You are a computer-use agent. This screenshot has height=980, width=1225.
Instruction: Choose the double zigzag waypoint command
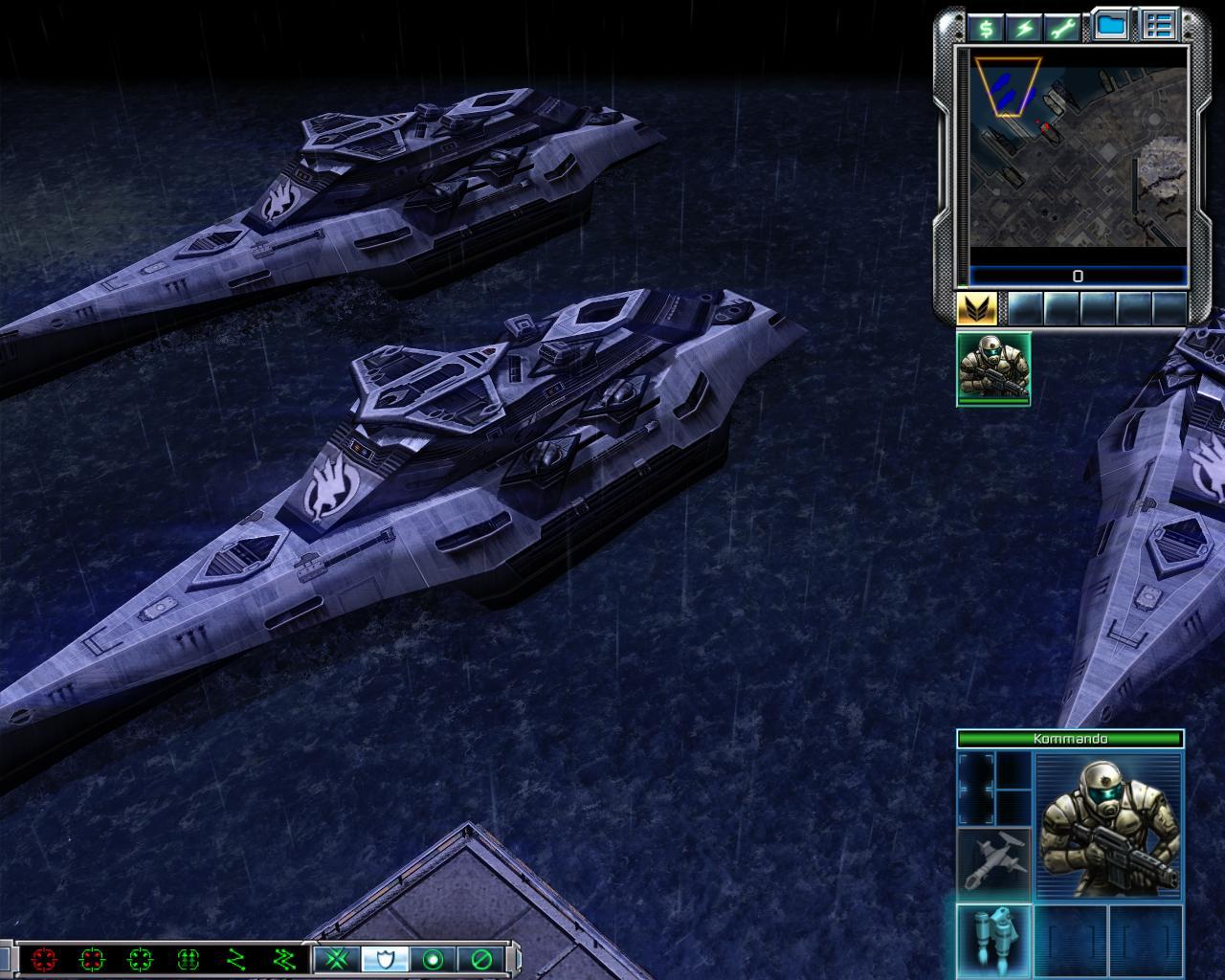coord(283,958)
